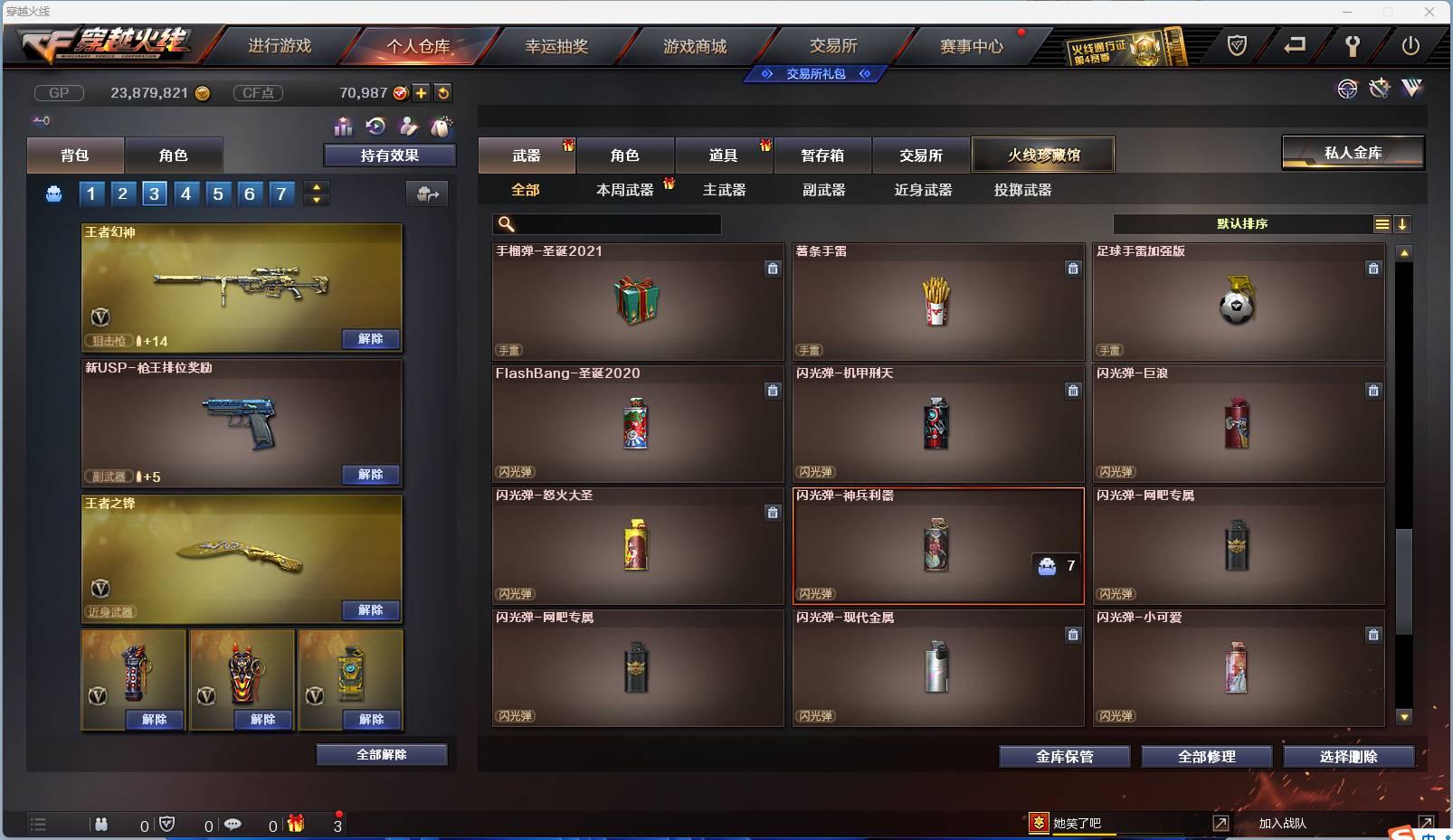Screen dimensions: 1453x840
Task: Click the 金库保管 button
Action: tap(1064, 757)
